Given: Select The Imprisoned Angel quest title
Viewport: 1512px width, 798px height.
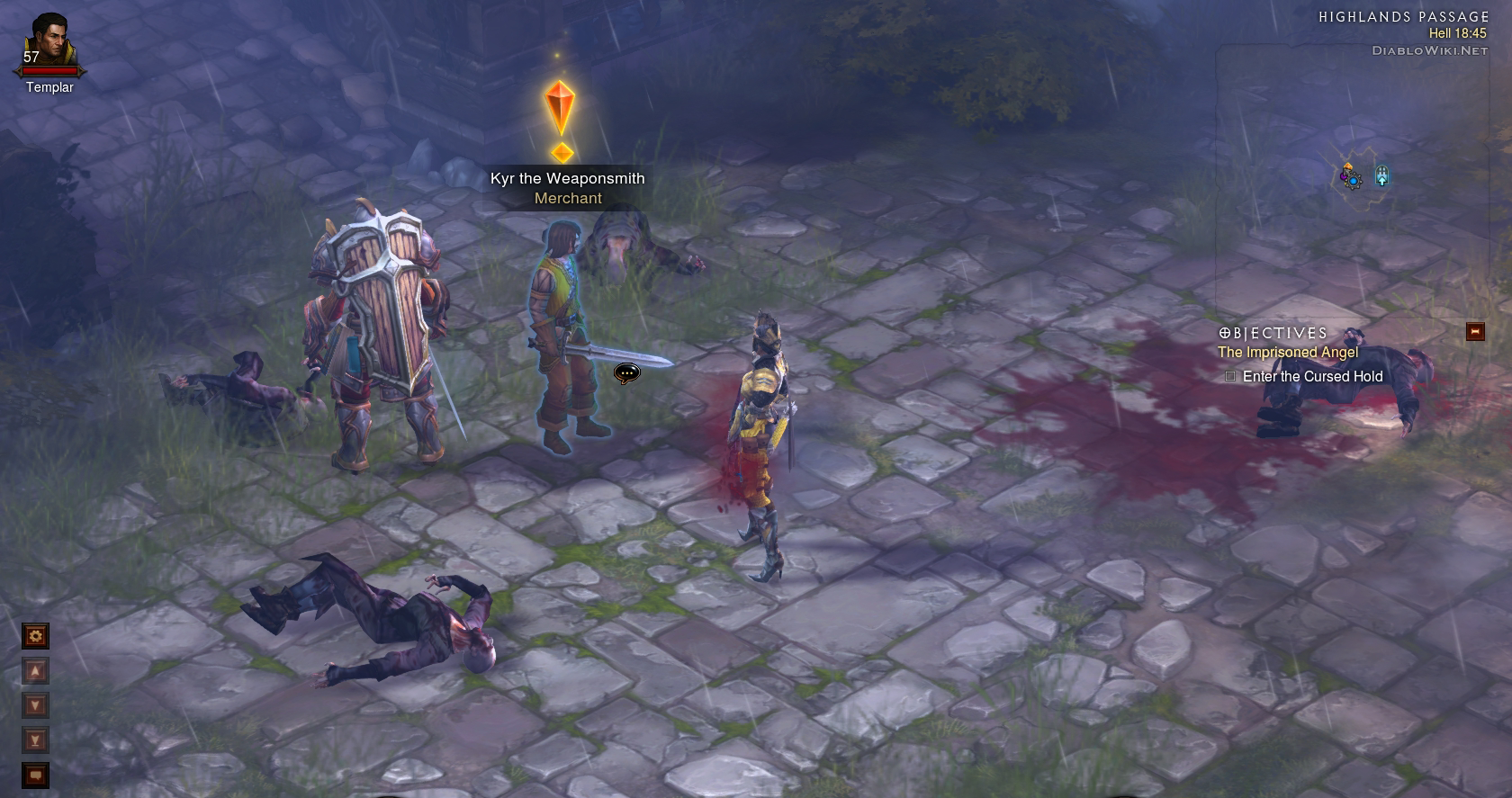Looking at the screenshot, I should [1288, 353].
